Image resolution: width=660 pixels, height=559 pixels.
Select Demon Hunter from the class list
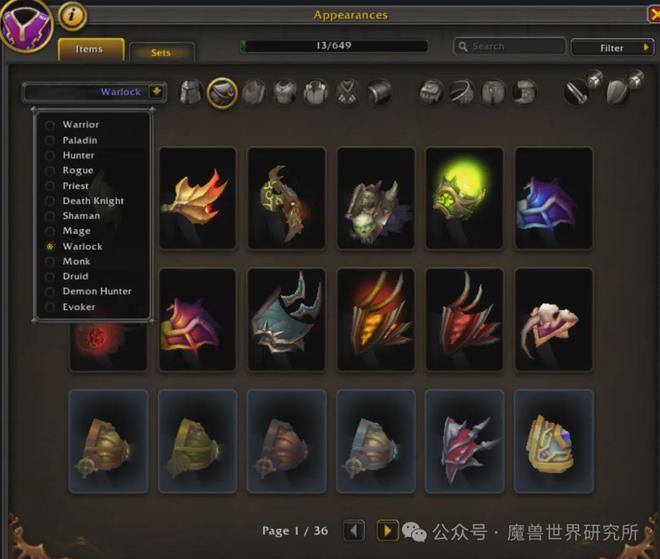tap(97, 291)
